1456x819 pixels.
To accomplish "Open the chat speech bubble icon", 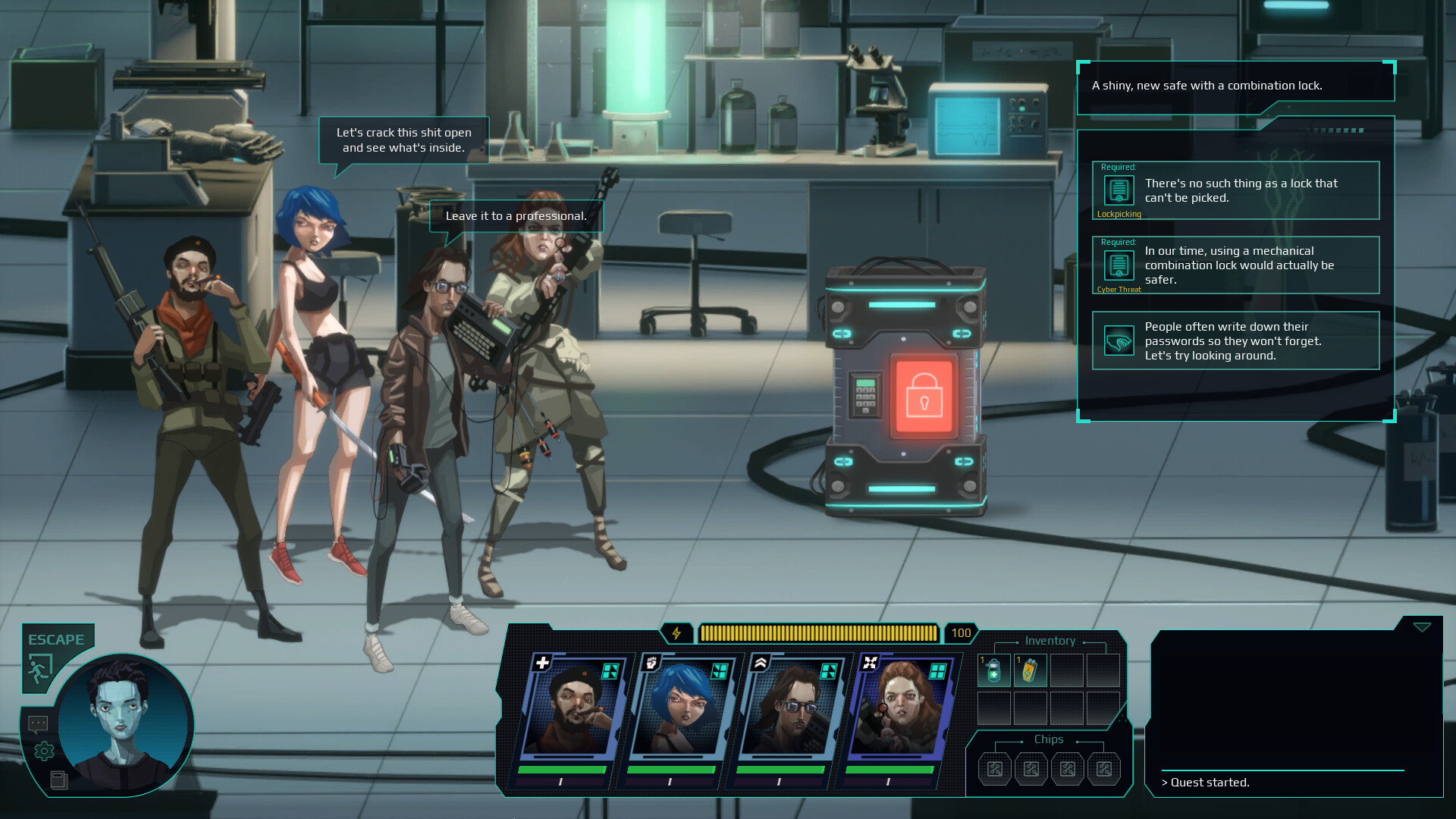I will [x=38, y=724].
